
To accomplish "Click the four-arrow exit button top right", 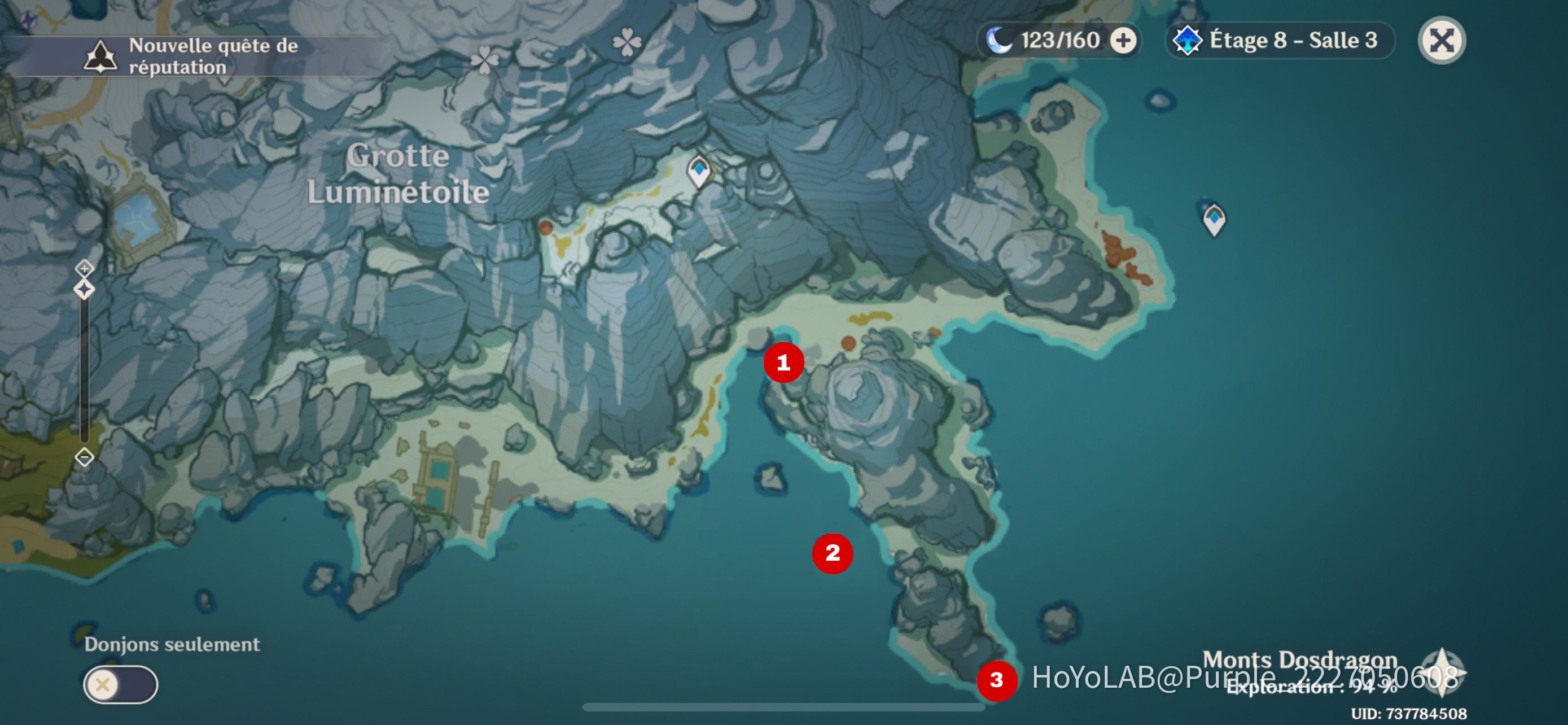I will 1442,40.
